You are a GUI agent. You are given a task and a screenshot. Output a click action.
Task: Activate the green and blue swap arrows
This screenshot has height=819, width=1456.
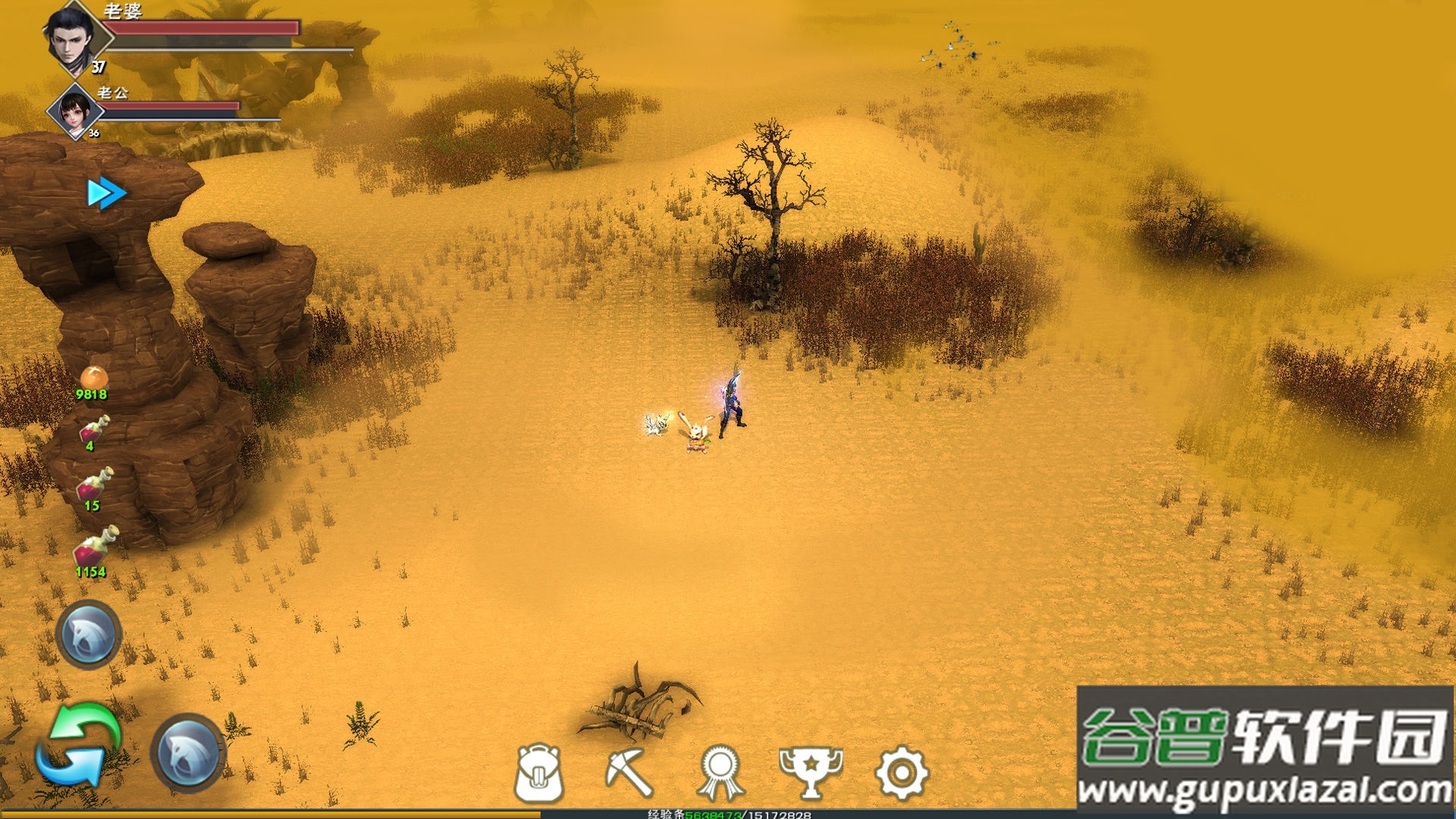(x=80, y=745)
